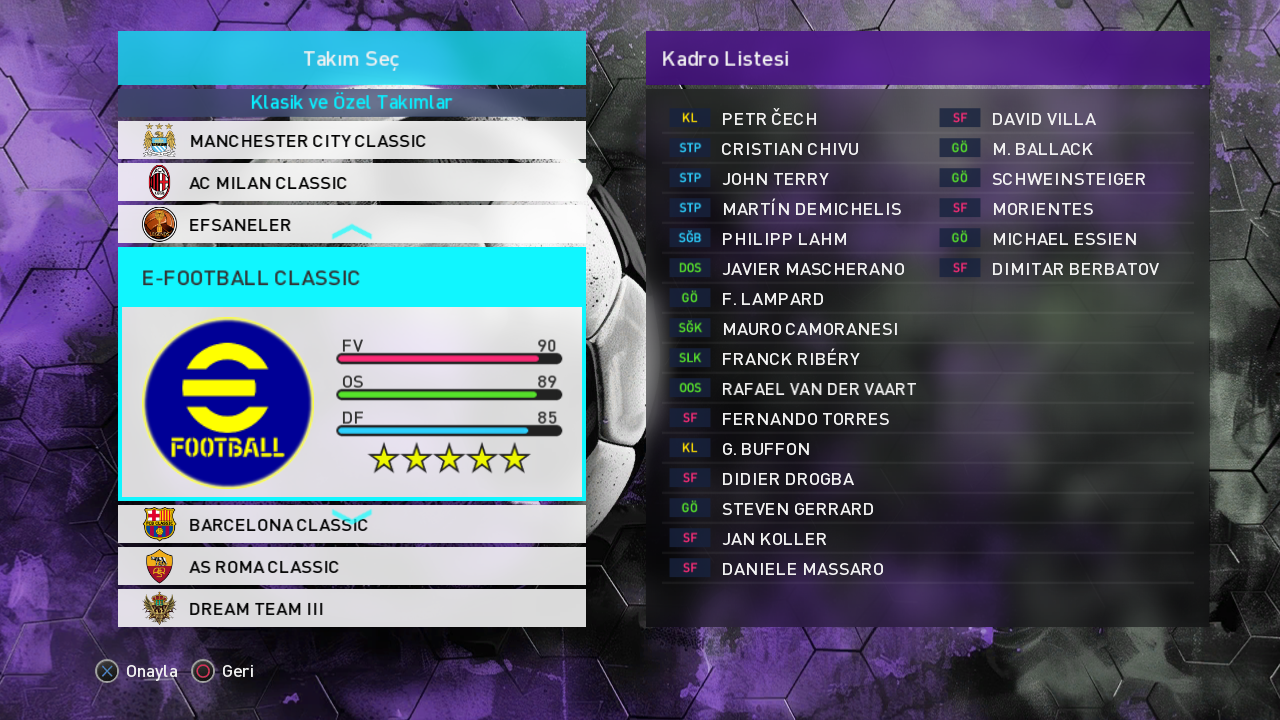Click the down arrow below team card

point(351,516)
